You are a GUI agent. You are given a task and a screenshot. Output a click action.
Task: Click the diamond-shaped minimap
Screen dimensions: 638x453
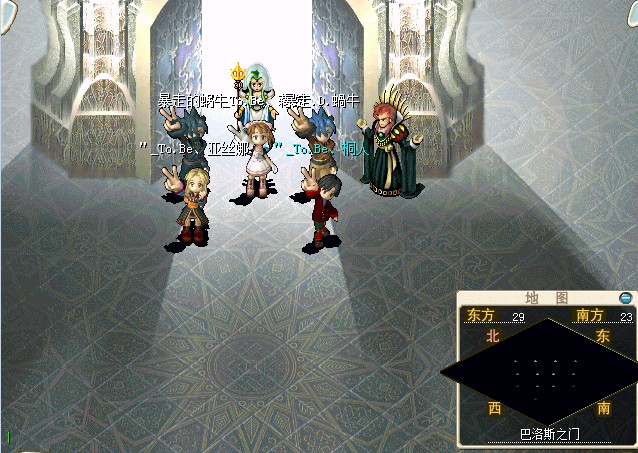coord(546,372)
